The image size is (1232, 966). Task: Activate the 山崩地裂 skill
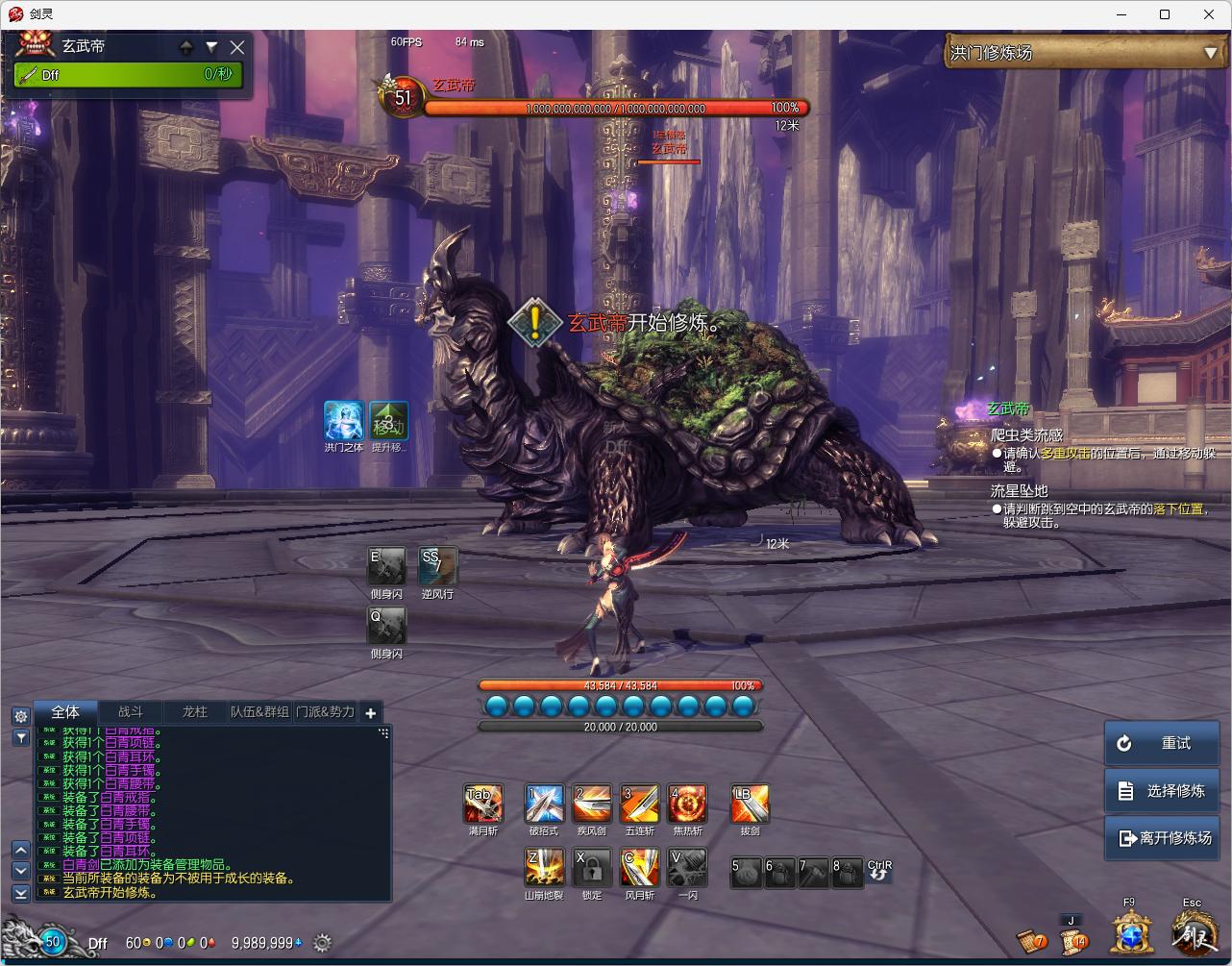[544, 867]
